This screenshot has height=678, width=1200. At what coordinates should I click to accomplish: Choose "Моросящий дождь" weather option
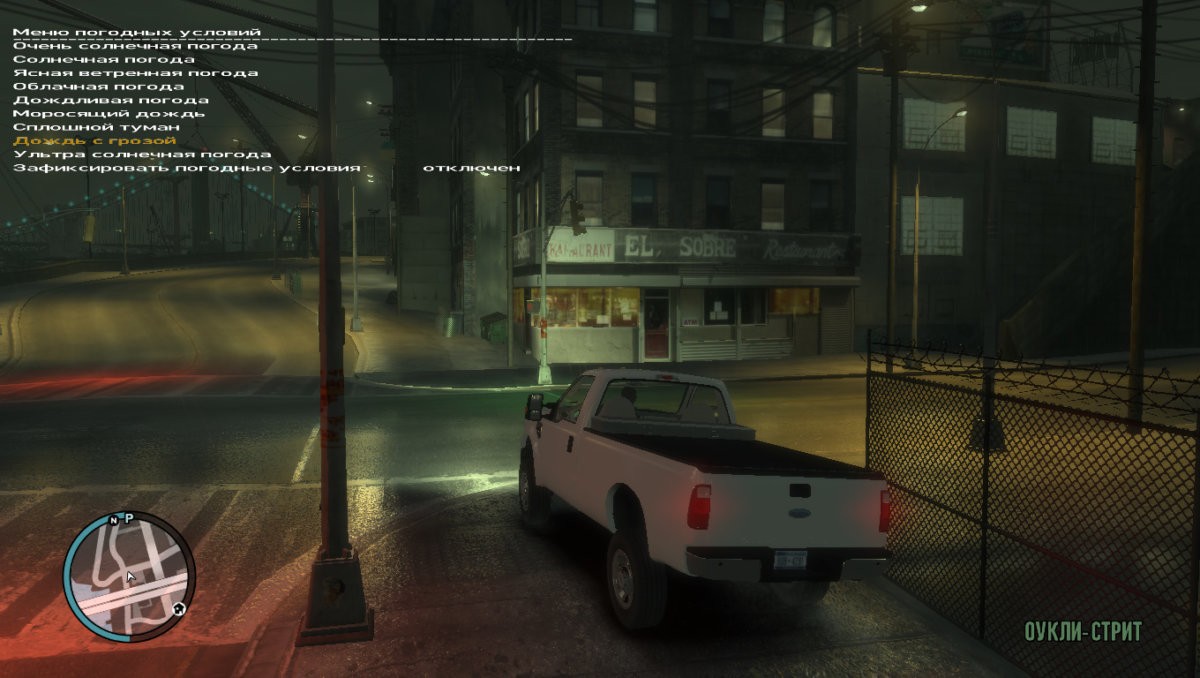tap(109, 113)
